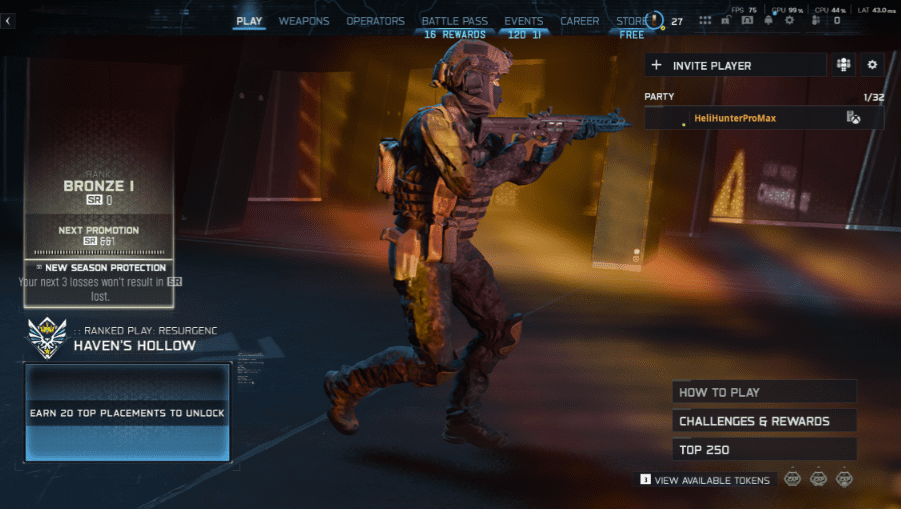The image size is (901, 509).
Task: Open the notifications bell icon
Action: tap(769, 20)
